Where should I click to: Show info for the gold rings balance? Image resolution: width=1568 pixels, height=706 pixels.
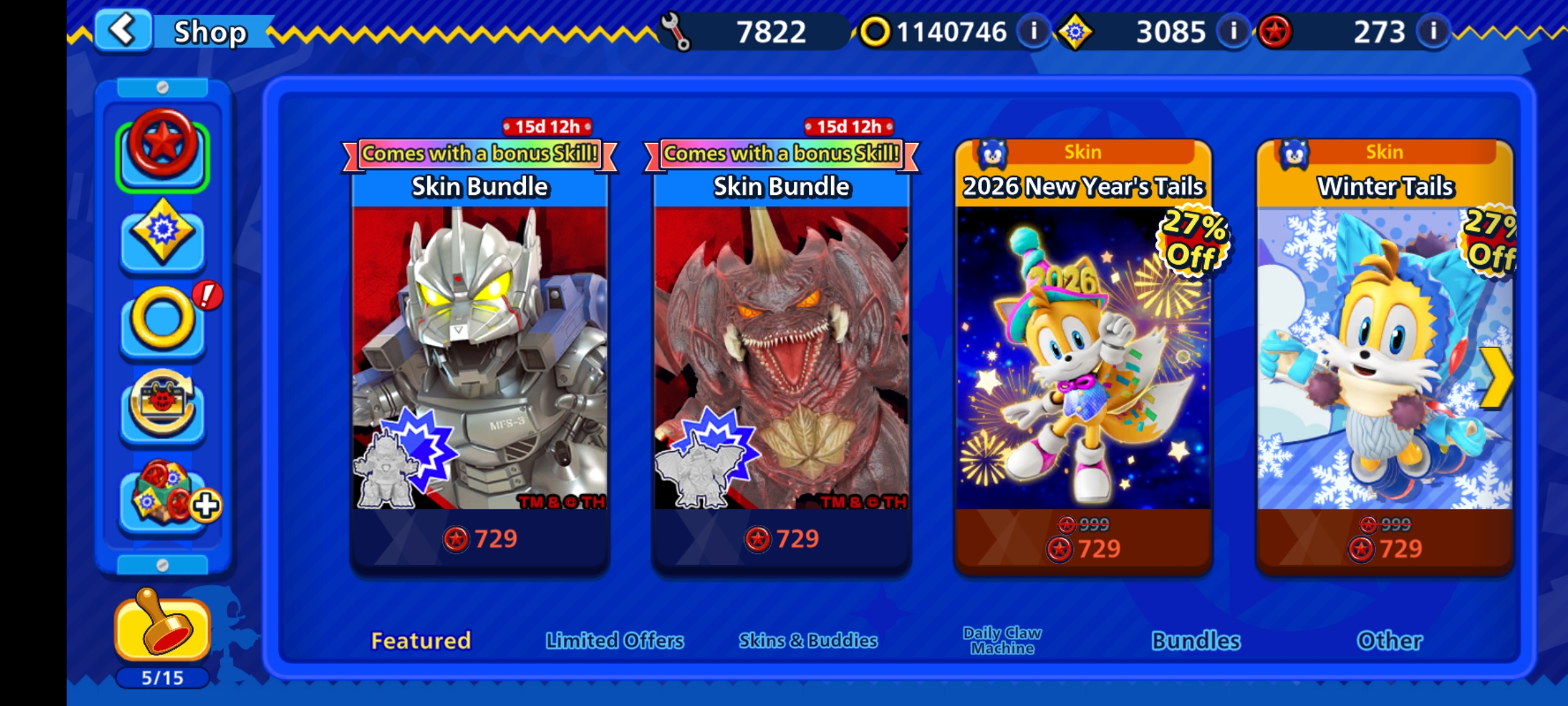click(1034, 31)
